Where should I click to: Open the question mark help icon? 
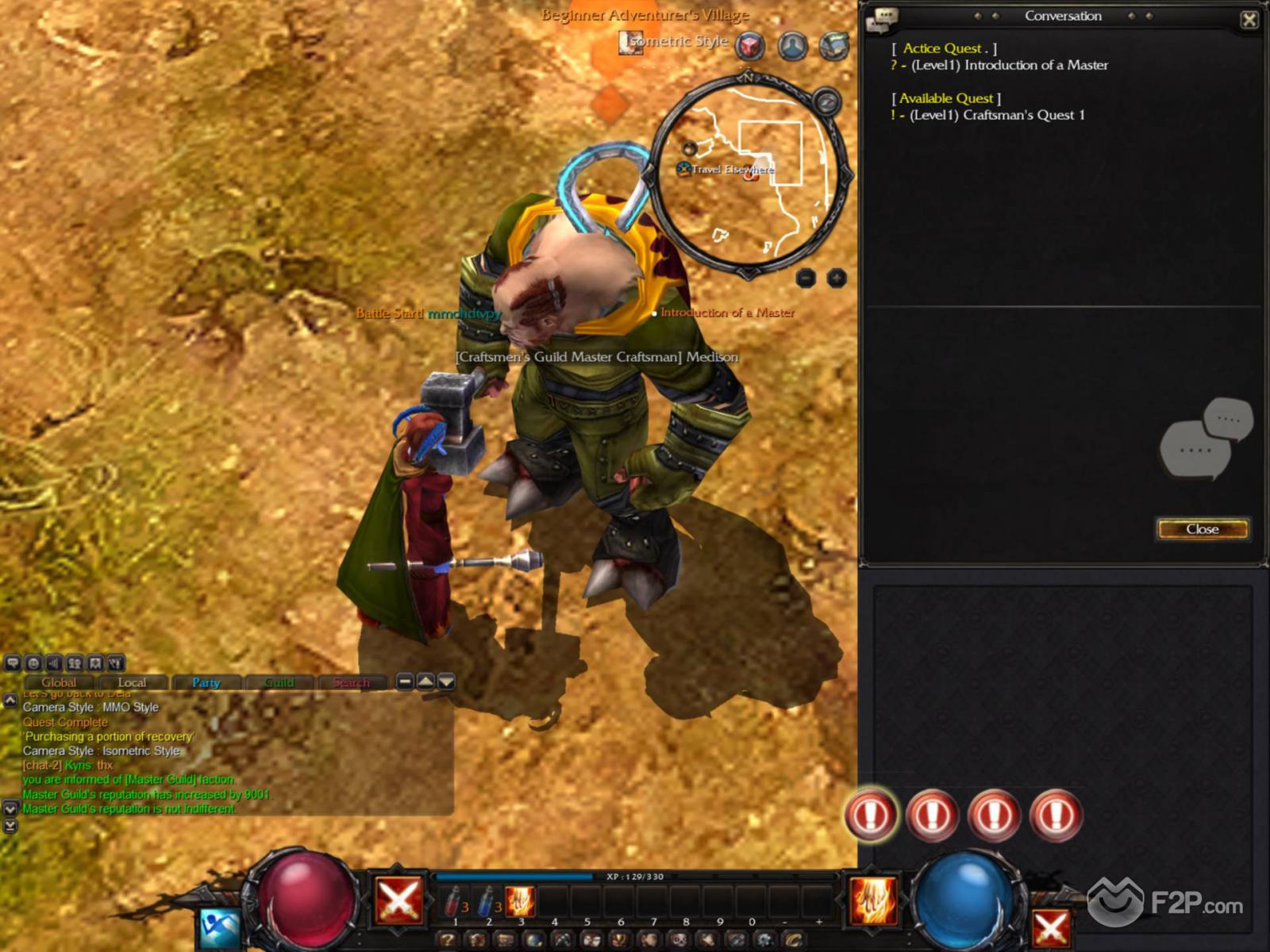(448, 941)
